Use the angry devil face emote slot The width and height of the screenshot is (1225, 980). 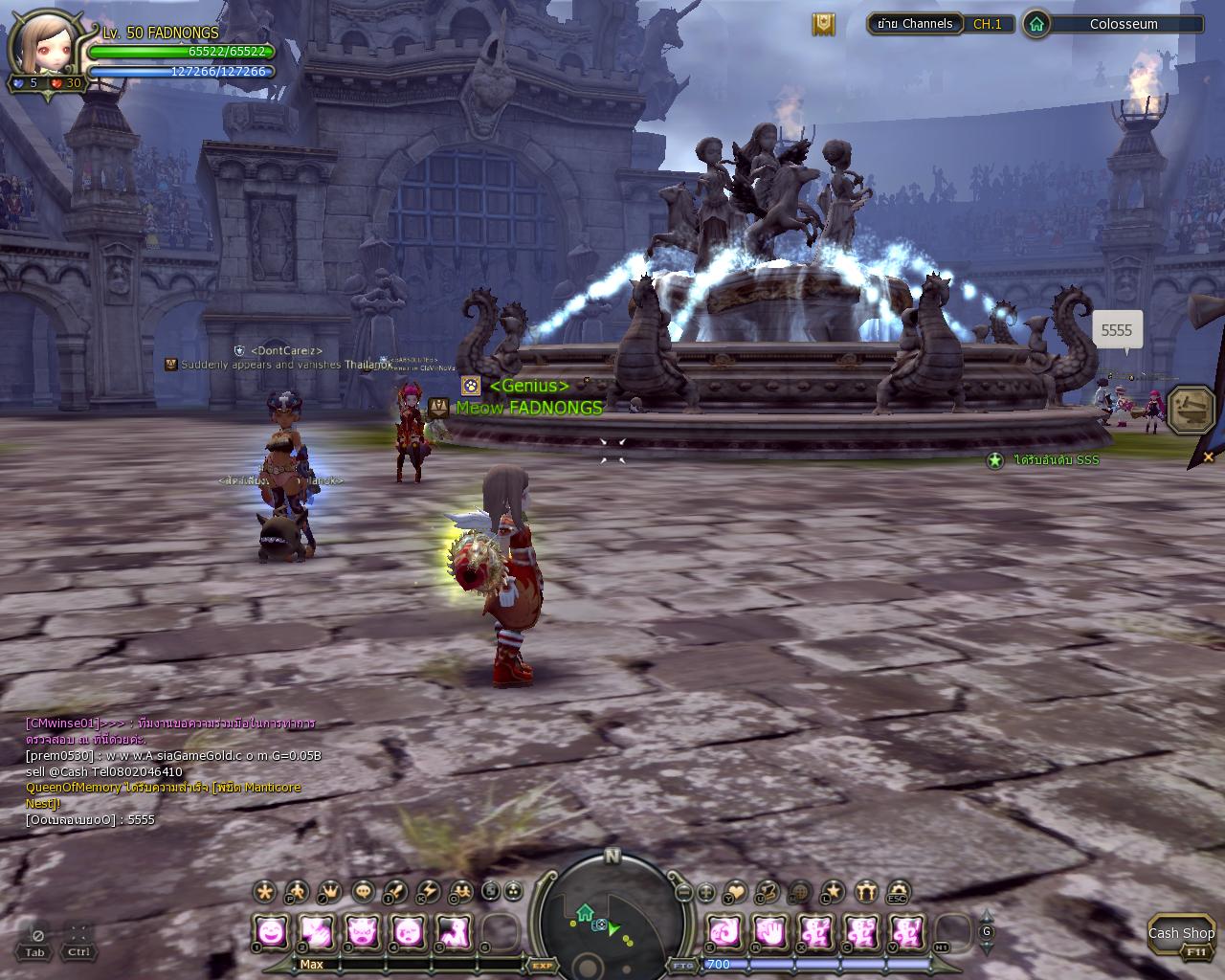[363, 931]
